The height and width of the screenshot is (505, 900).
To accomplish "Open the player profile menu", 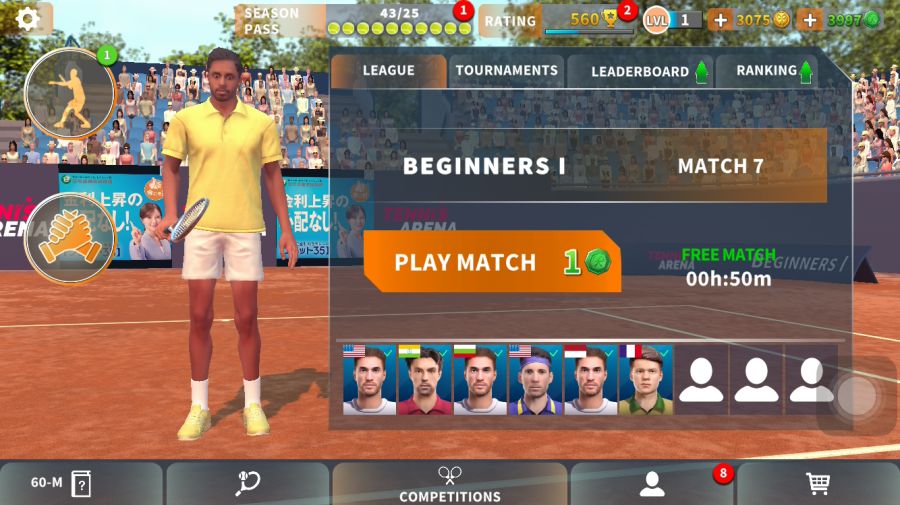I will [652, 483].
